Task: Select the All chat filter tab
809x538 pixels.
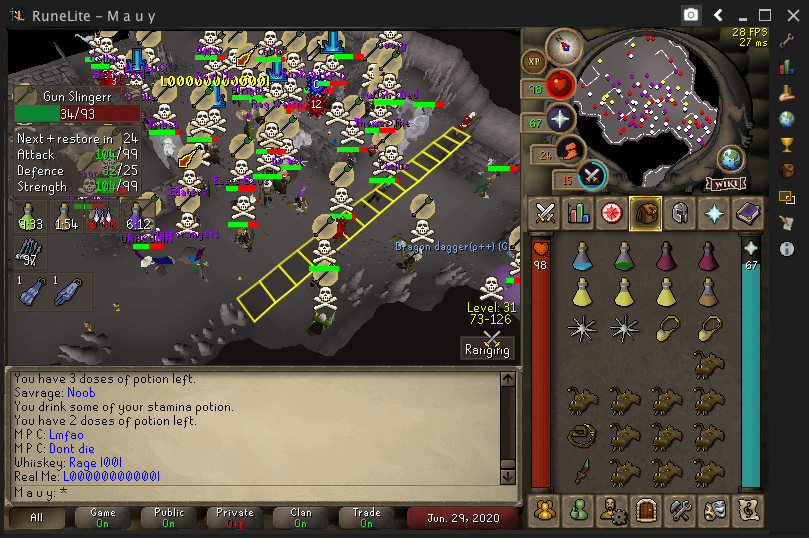Action: pos(37,517)
